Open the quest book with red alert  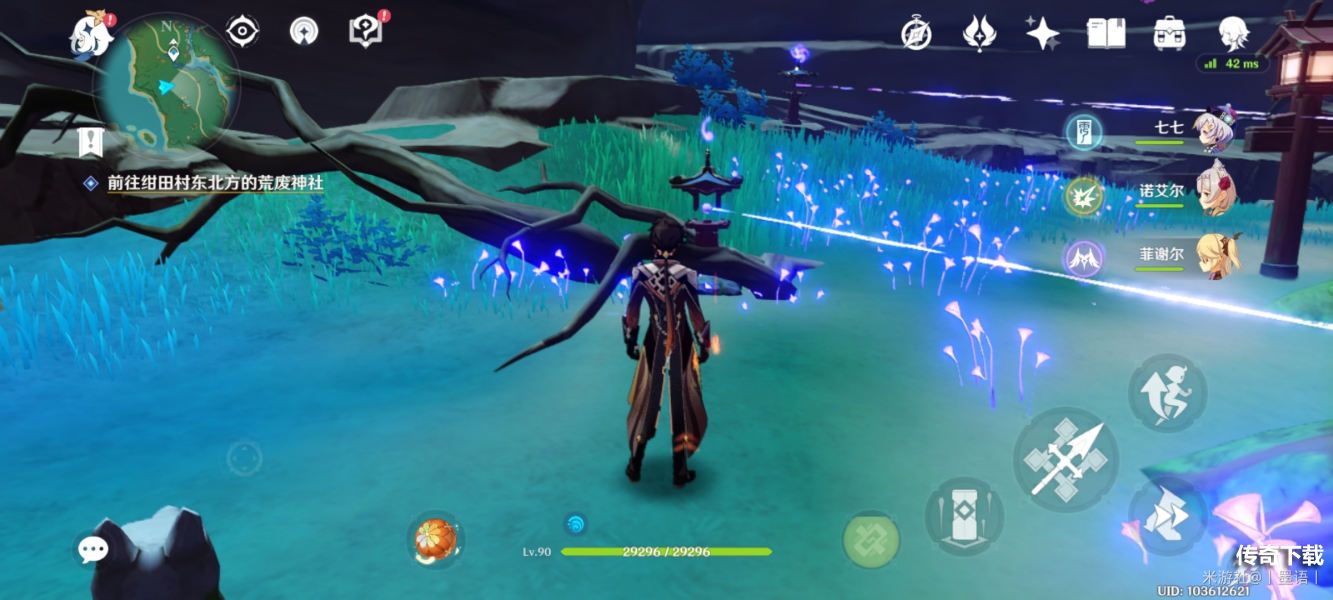pos(366,31)
